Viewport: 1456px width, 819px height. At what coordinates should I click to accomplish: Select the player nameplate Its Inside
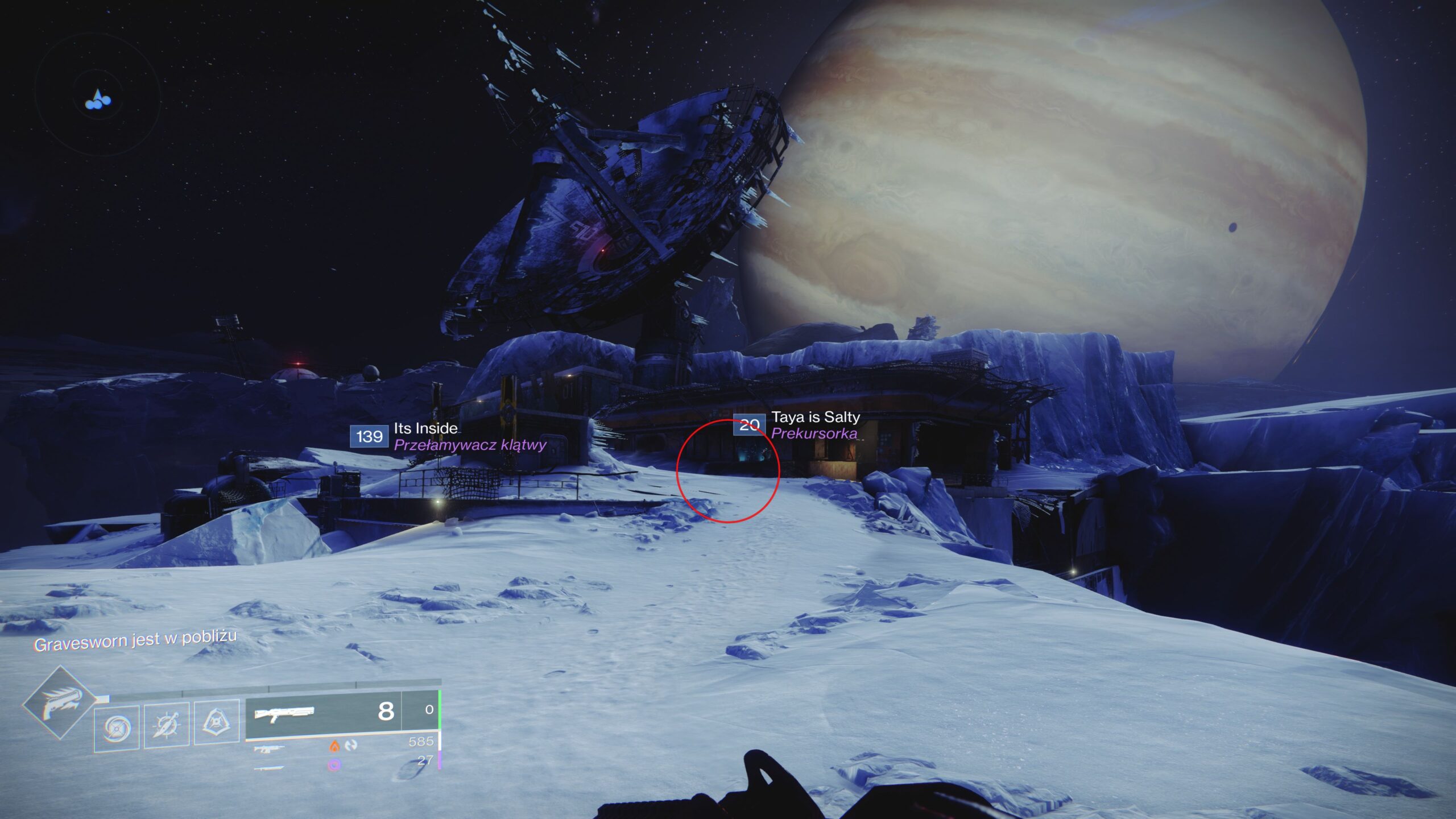point(425,428)
